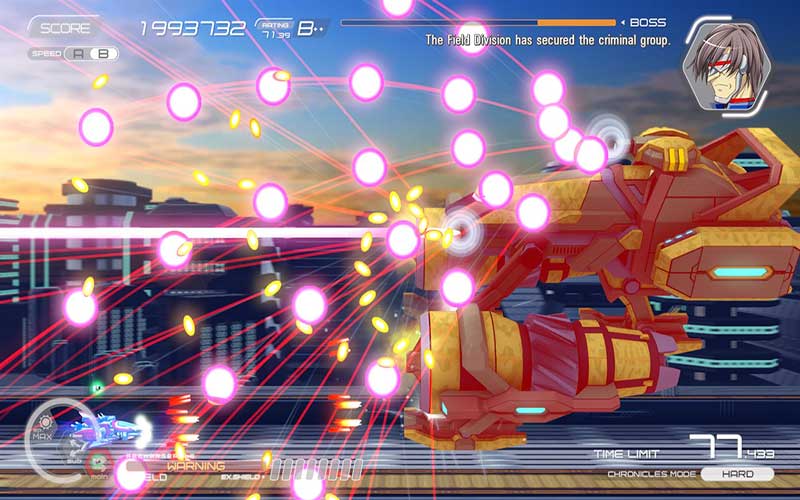Switch speed setting to A

click(x=79, y=54)
